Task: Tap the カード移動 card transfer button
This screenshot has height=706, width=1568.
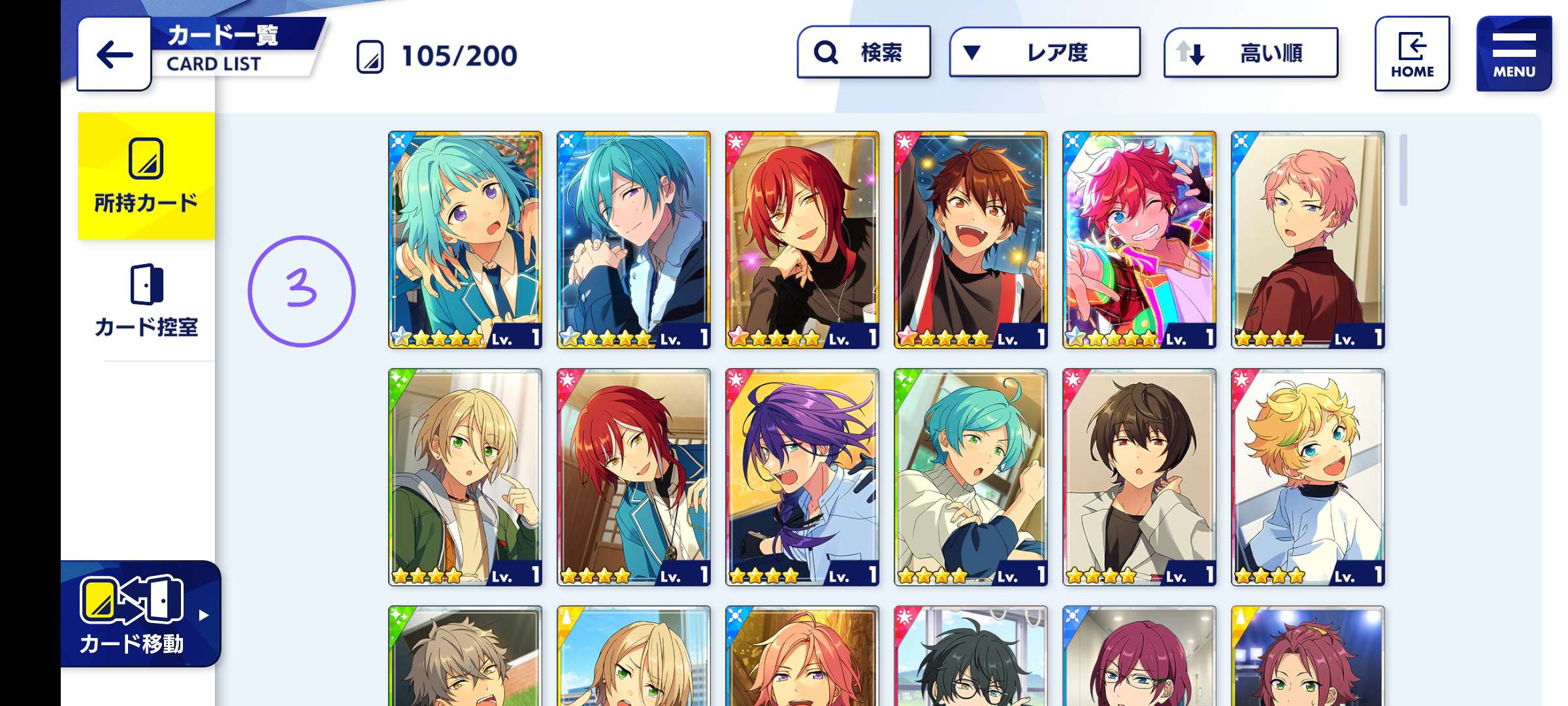Action: coord(139,614)
